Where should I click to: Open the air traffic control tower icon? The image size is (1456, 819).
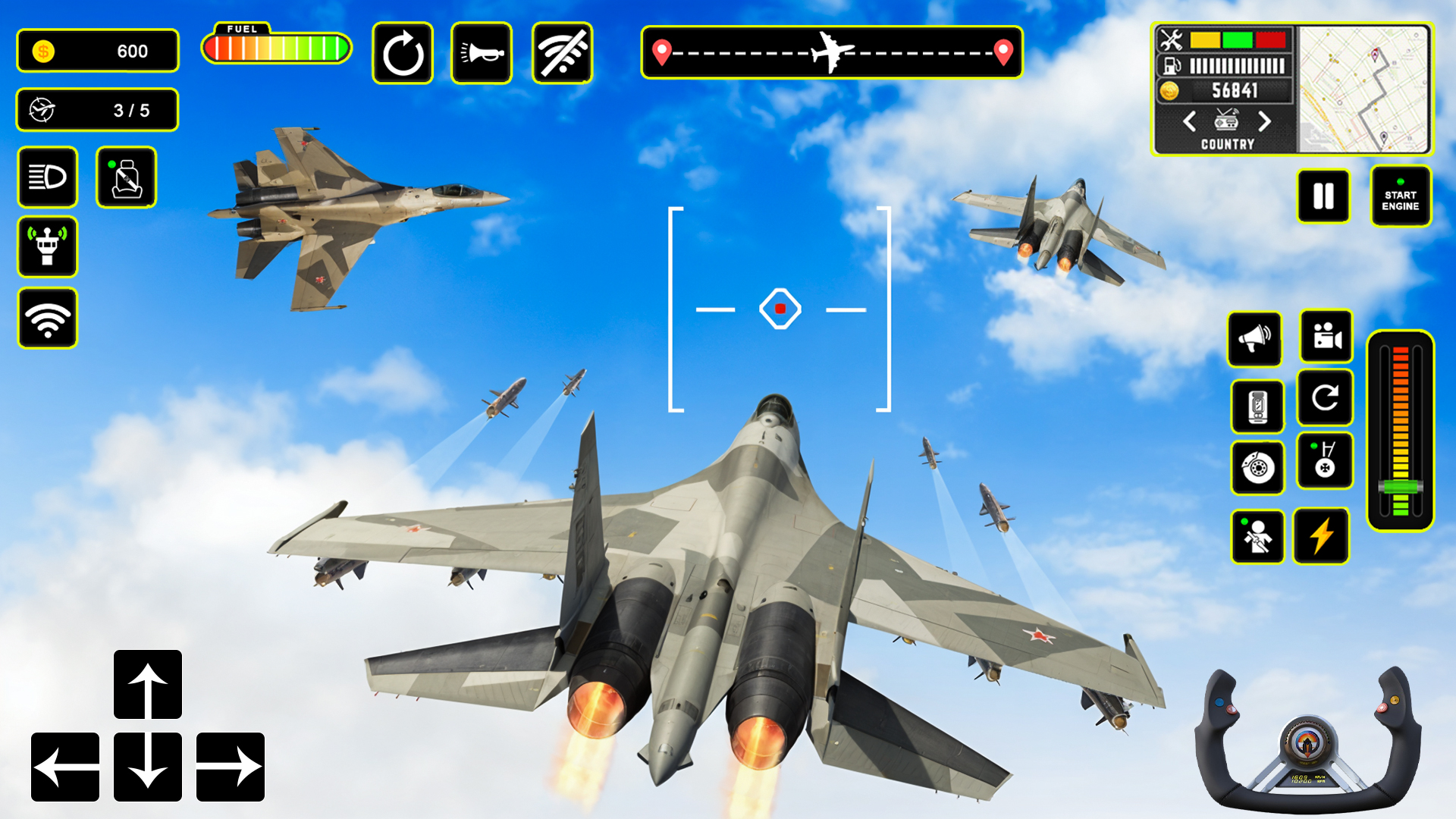point(47,248)
